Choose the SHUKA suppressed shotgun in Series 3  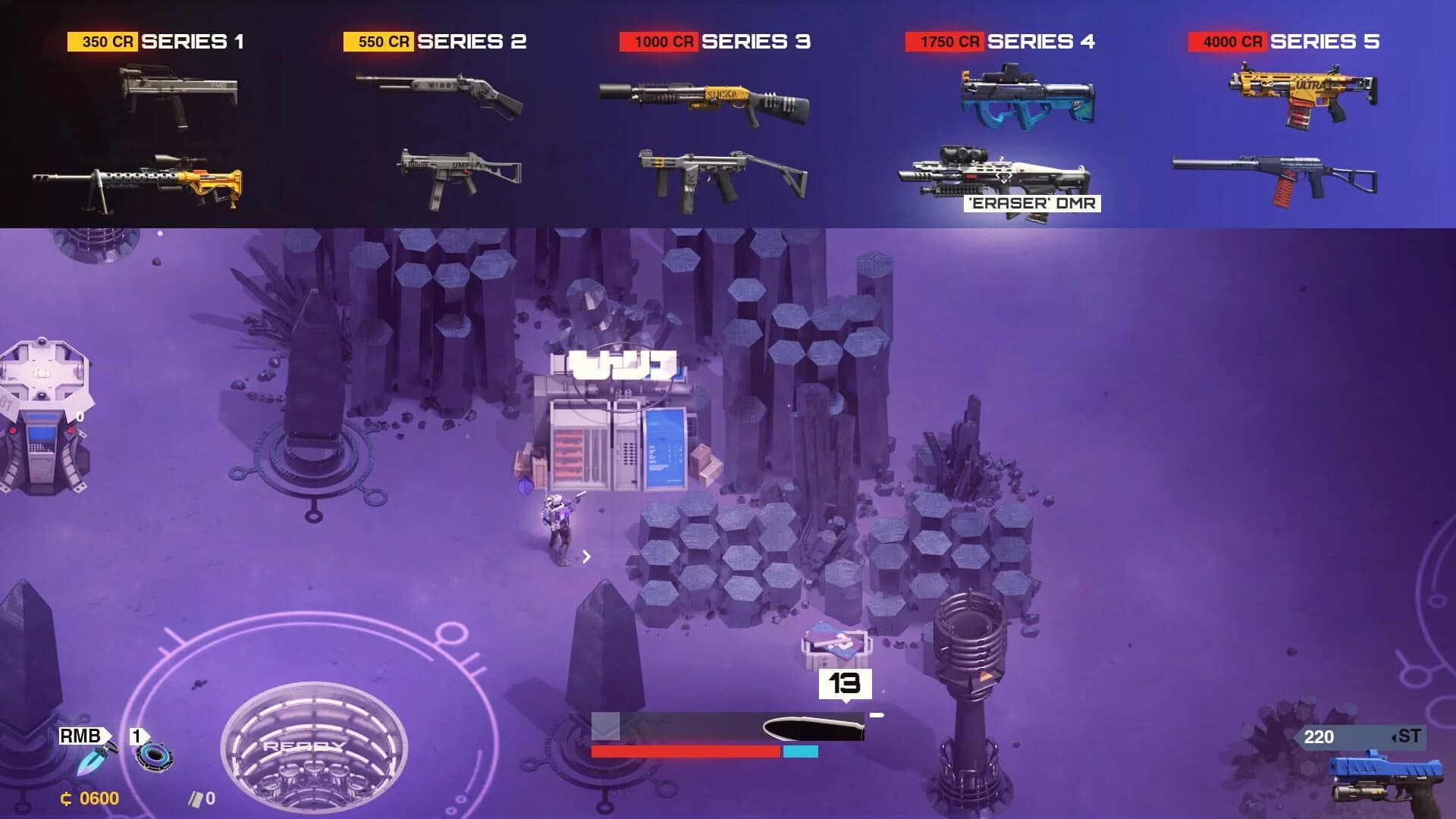pyautogui.click(x=705, y=99)
